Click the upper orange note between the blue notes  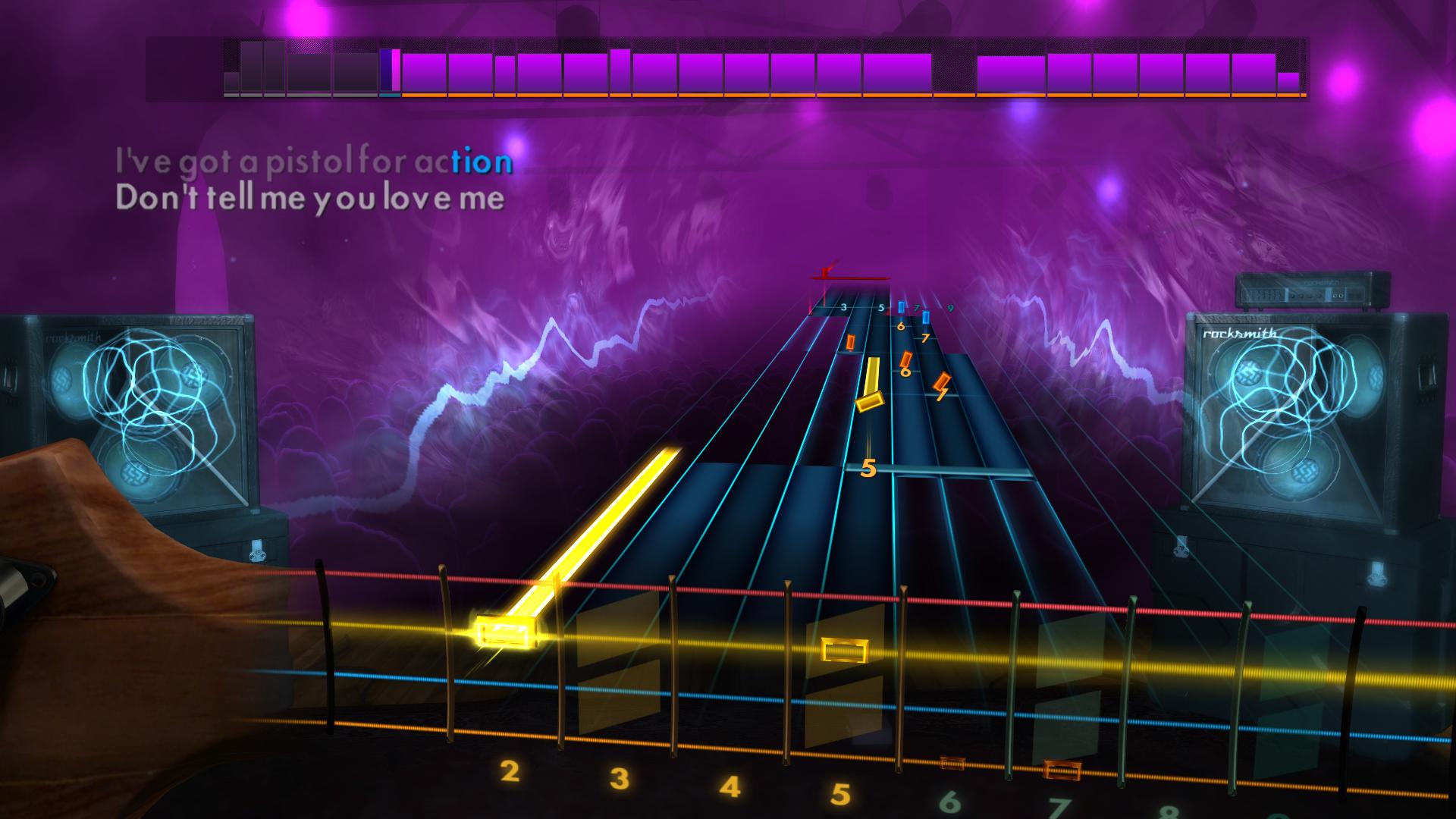[906, 360]
